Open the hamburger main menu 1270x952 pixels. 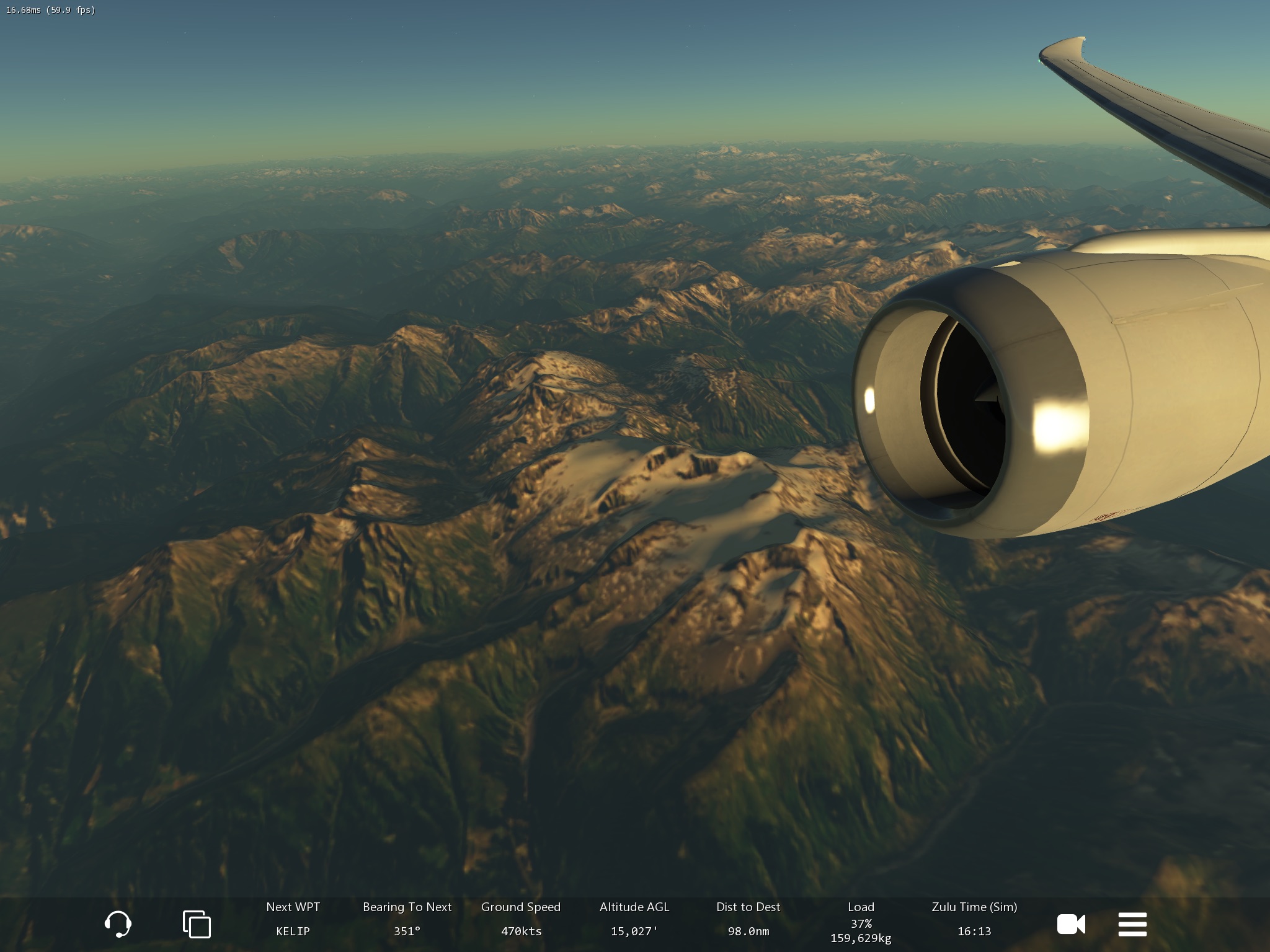click(x=1132, y=924)
